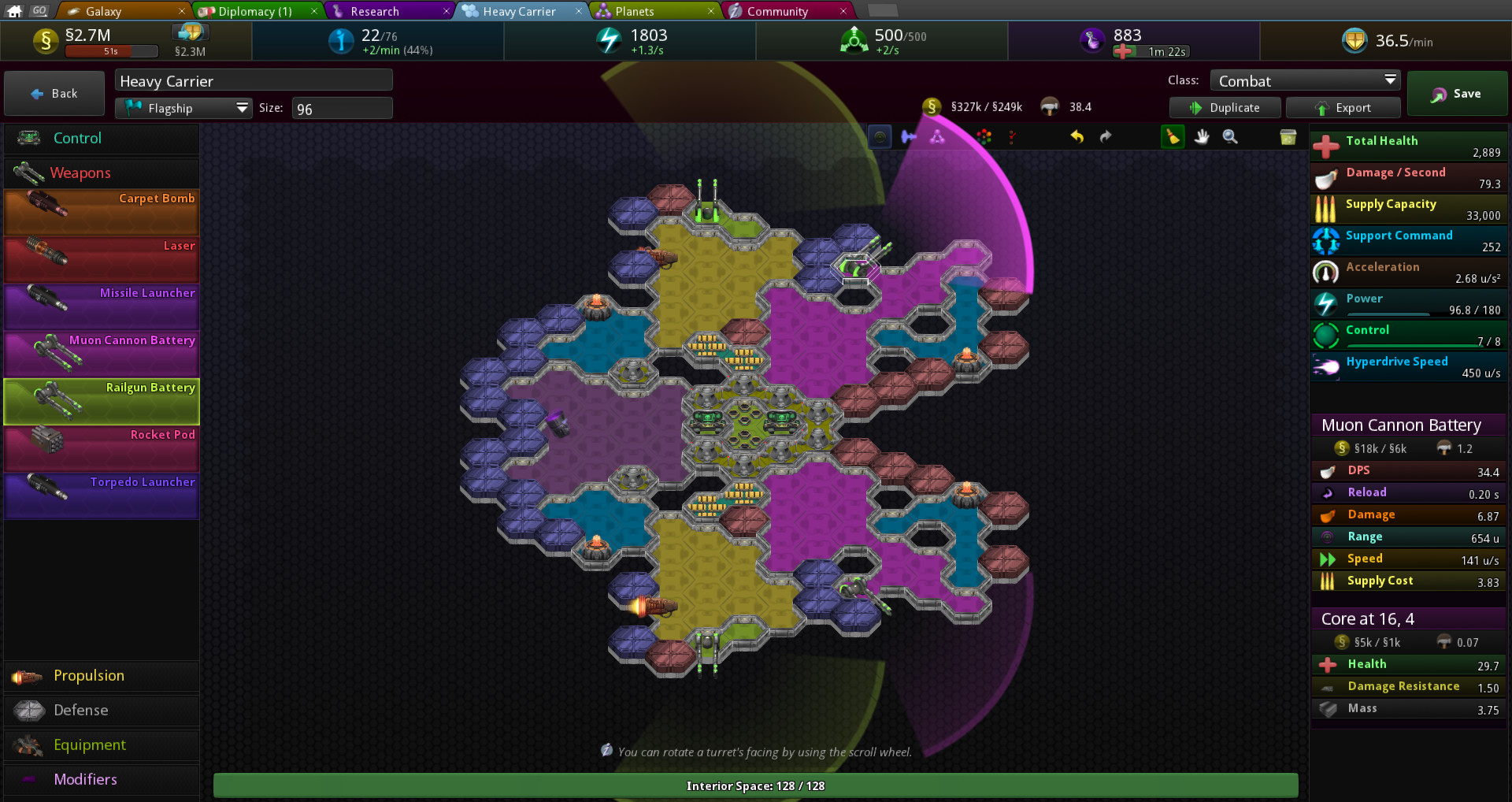The height and width of the screenshot is (802, 1512).
Task: Click the ship name field reading Heavy Carrier
Action: [254, 80]
